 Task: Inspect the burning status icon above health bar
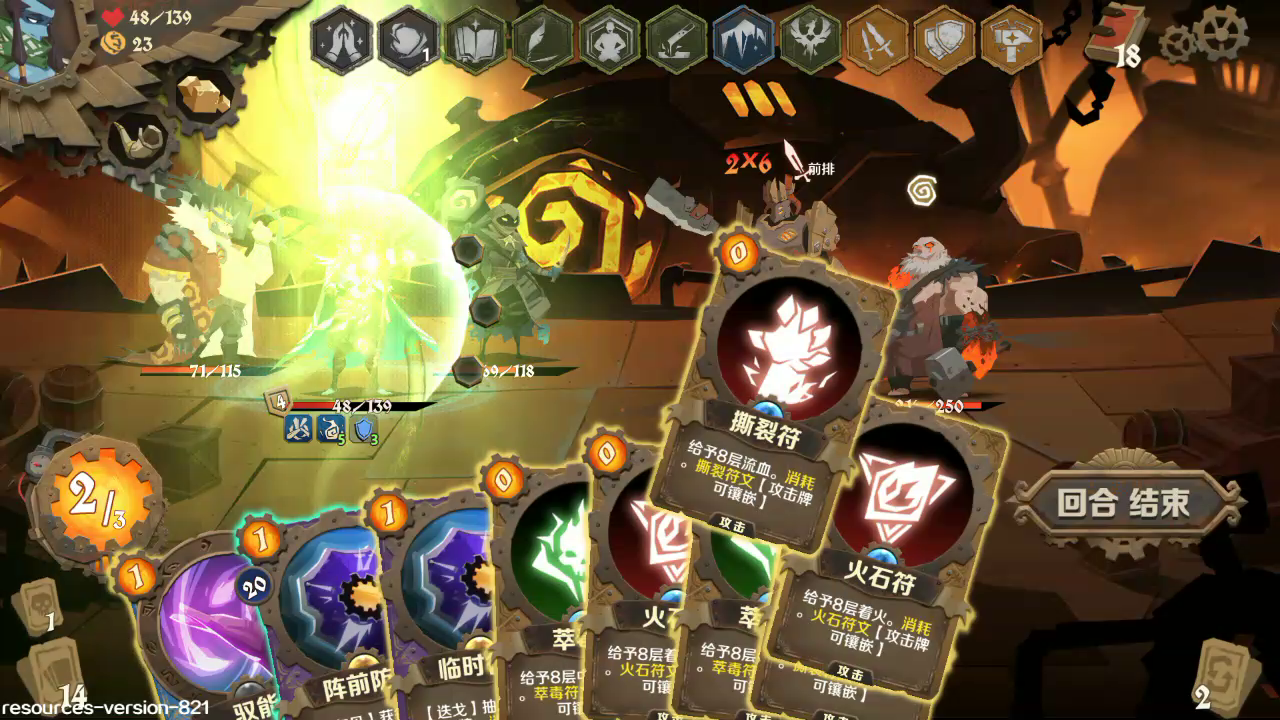click(298, 428)
